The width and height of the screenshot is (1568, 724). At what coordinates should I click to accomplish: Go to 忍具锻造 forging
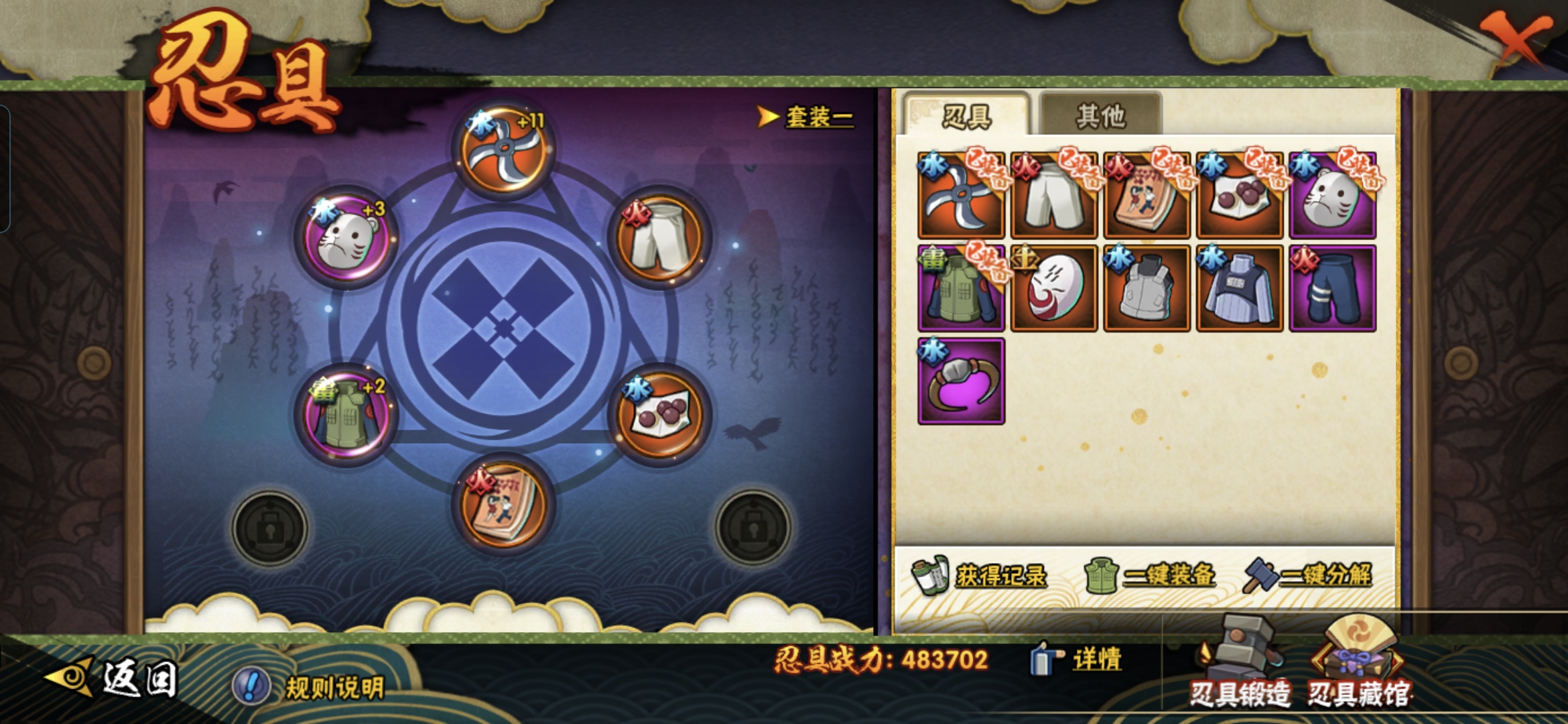click(1240, 664)
